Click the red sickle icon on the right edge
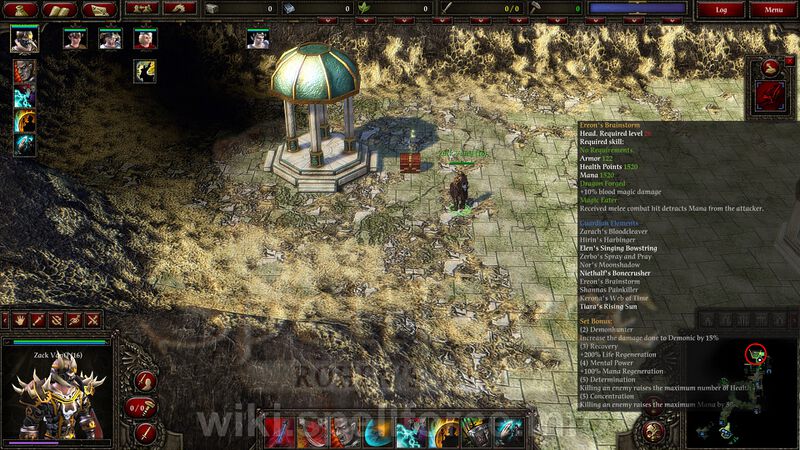Image resolution: width=800 pixels, height=450 pixels. pos(771,95)
